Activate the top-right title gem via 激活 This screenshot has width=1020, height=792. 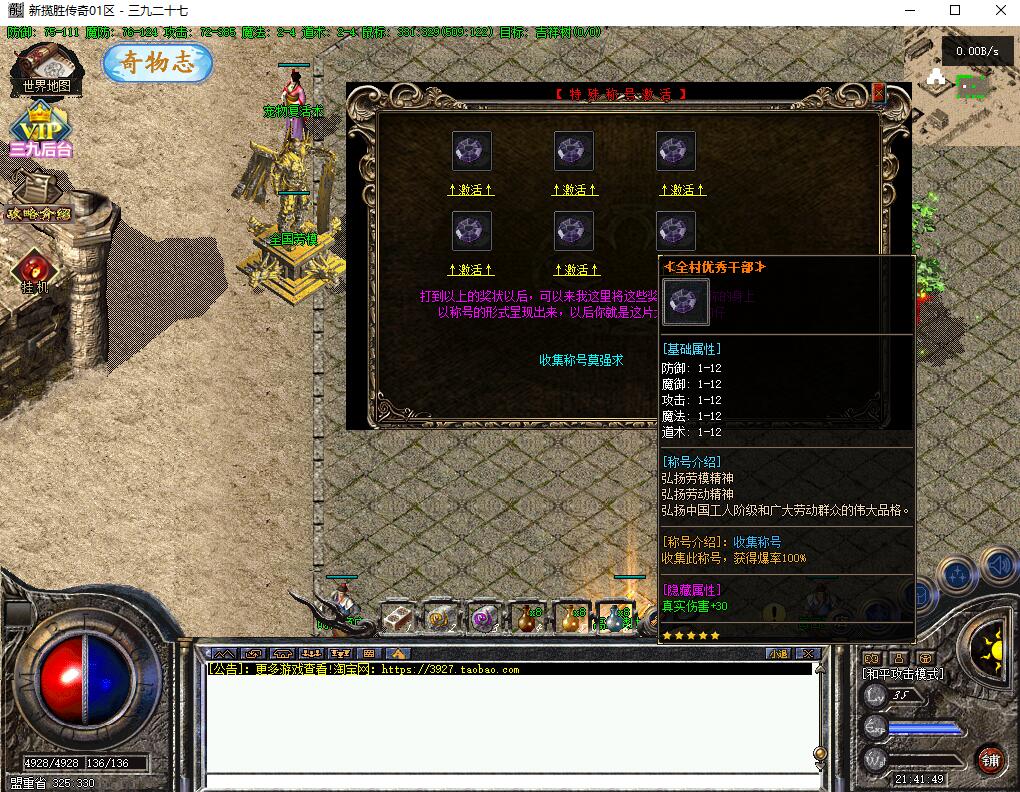(682, 189)
